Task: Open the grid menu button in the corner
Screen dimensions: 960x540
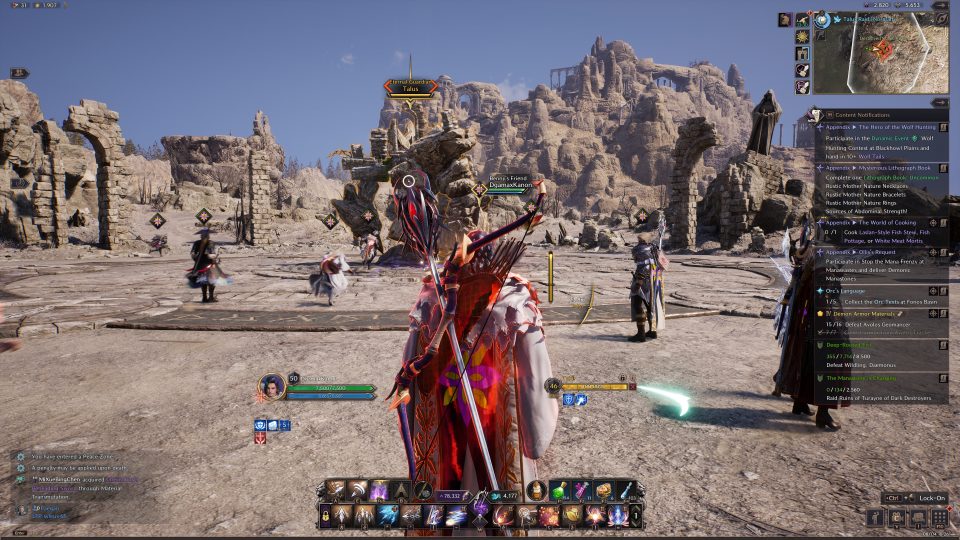Action: click(x=939, y=517)
